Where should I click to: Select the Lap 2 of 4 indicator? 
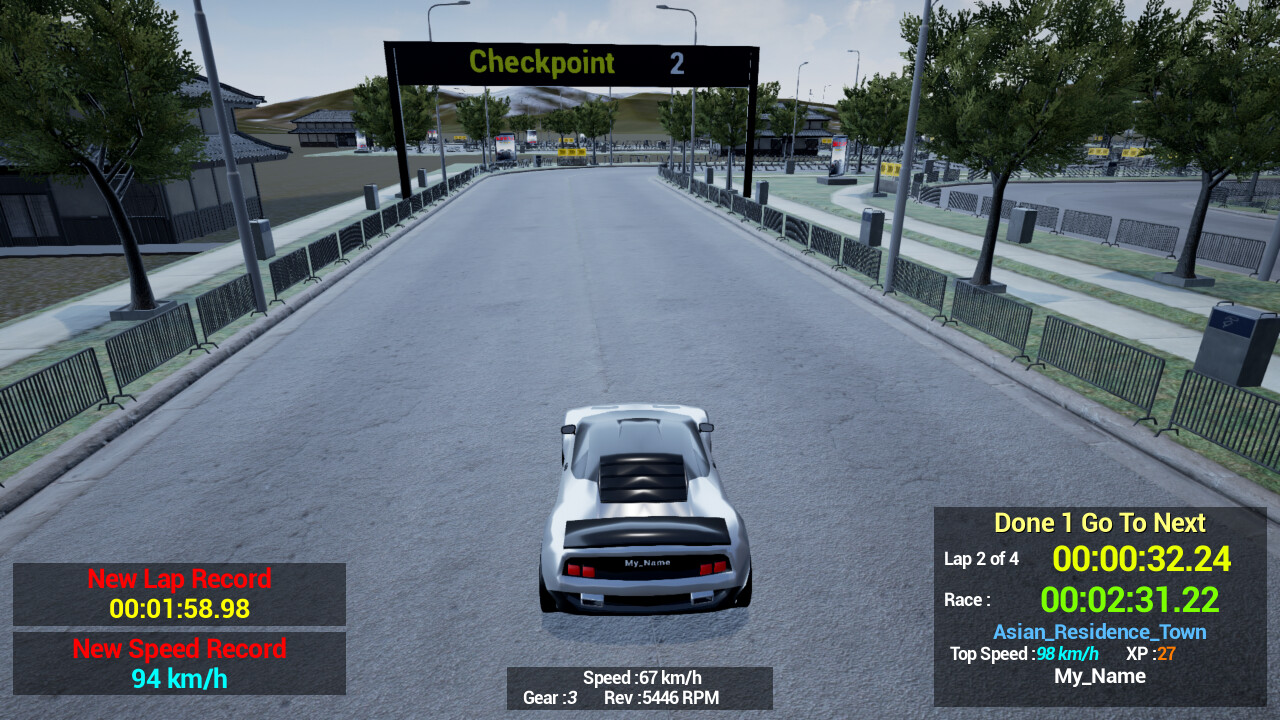981,560
